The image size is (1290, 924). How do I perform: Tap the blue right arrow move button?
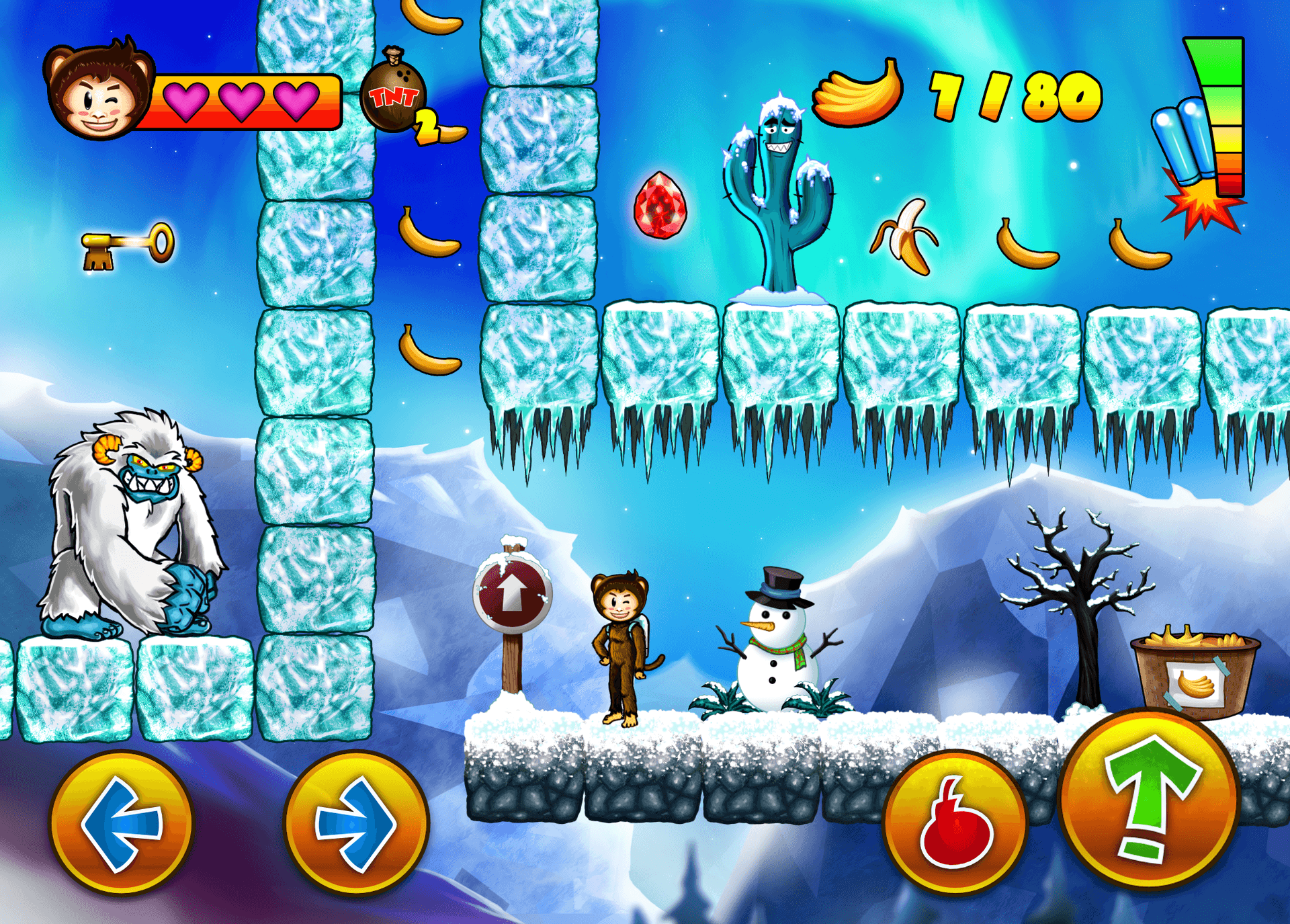355,824
